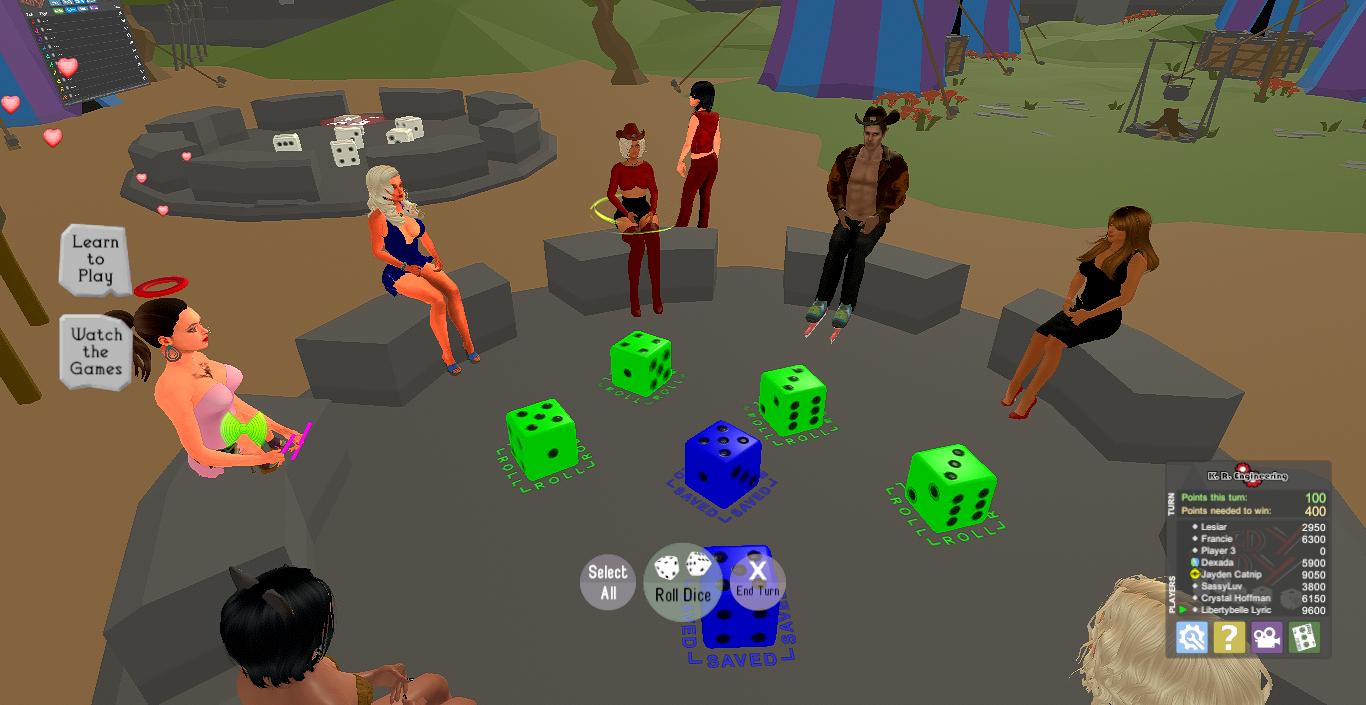Open Watch the Games

click(x=96, y=352)
